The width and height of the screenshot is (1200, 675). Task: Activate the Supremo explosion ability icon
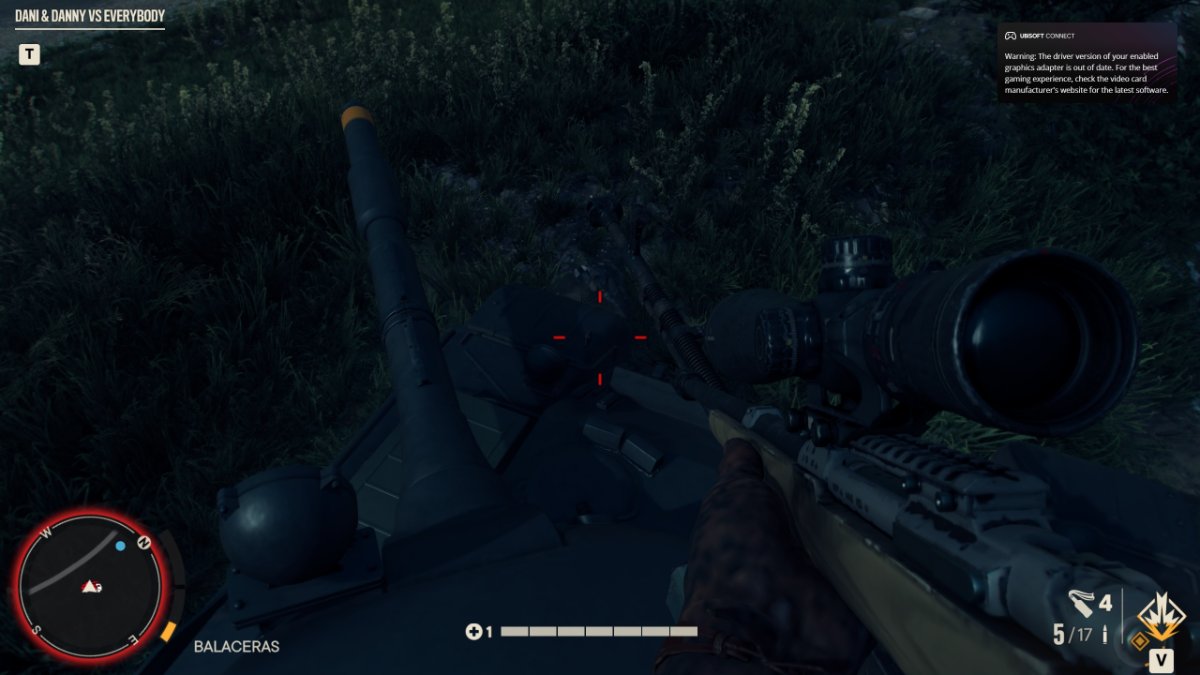[1160, 615]
